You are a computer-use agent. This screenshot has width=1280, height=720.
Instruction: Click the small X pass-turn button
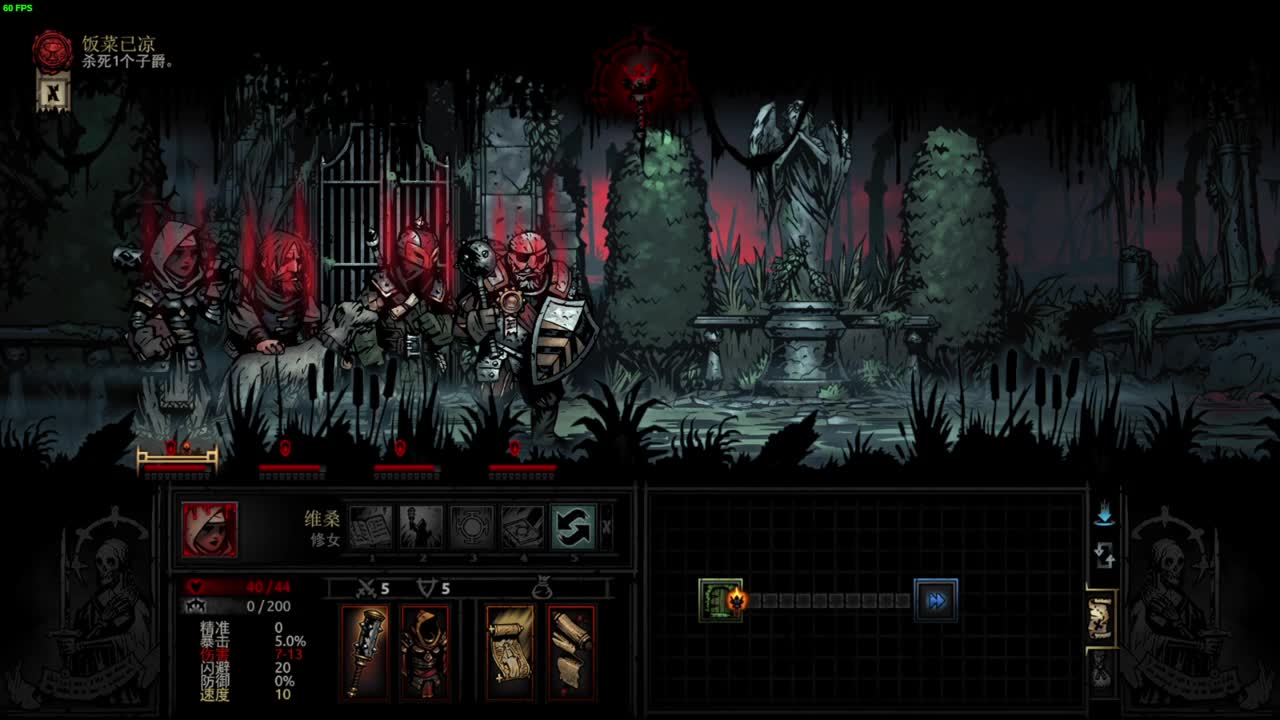click(x=606, y=527)
